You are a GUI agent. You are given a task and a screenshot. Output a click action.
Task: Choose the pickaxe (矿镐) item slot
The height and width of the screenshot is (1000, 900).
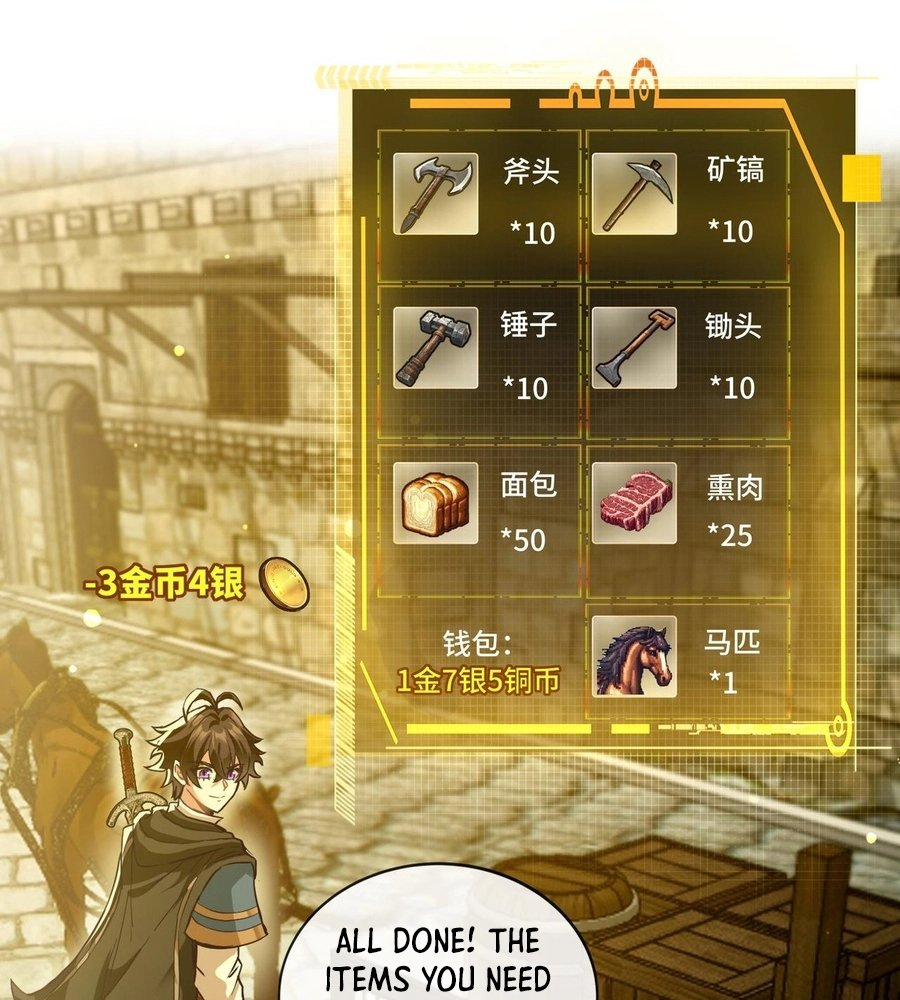[x=687, y=204]
